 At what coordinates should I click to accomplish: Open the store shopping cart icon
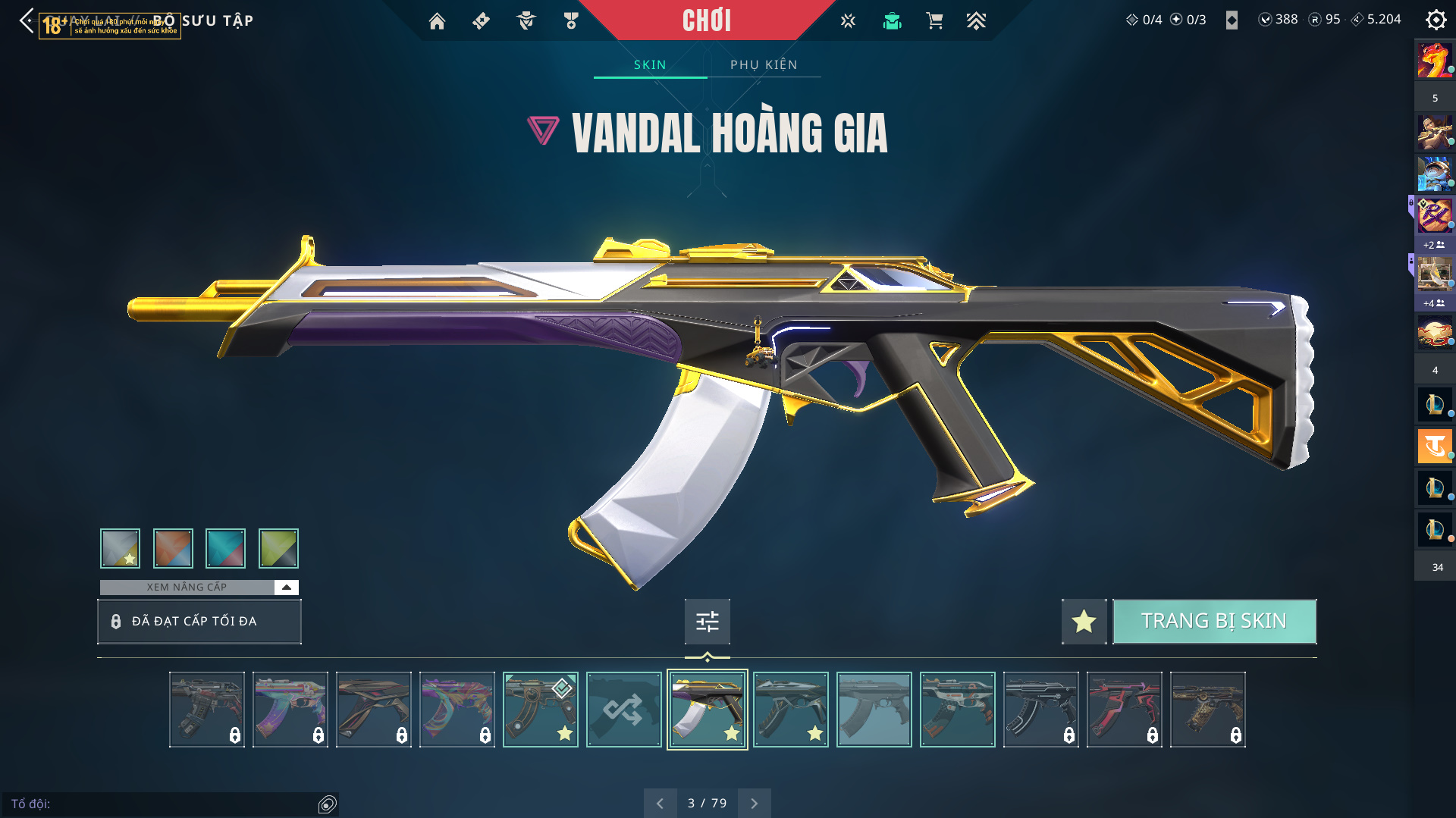click(x=934, y=20)
